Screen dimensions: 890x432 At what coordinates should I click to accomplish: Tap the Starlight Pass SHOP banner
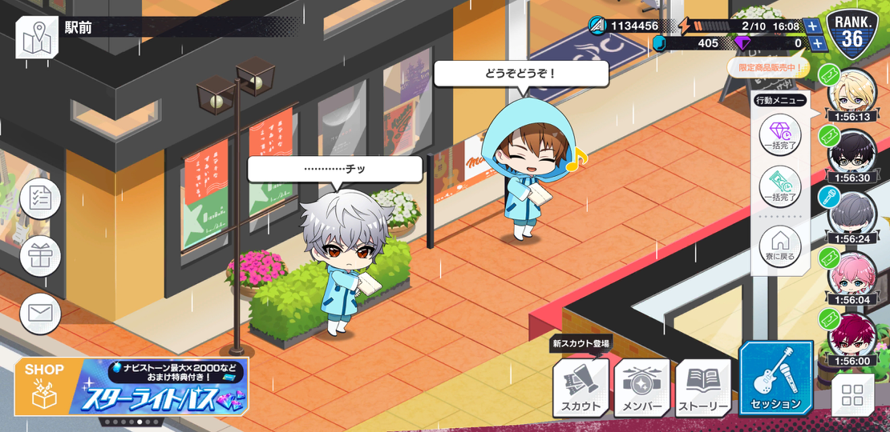pos(131,387)
